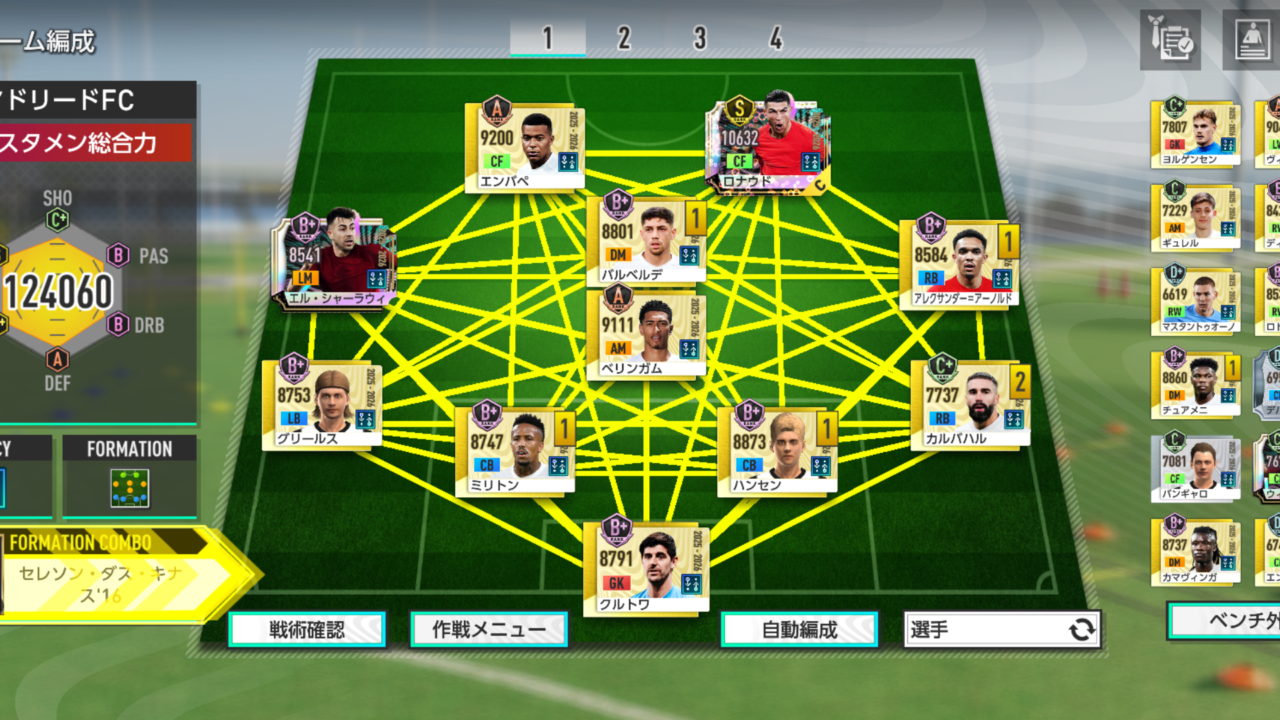Image resolution: width=1280 pixels, height=720 pixels.
Task: Toggle the 選手 display switcher
Action: [x=1001, y=630]
